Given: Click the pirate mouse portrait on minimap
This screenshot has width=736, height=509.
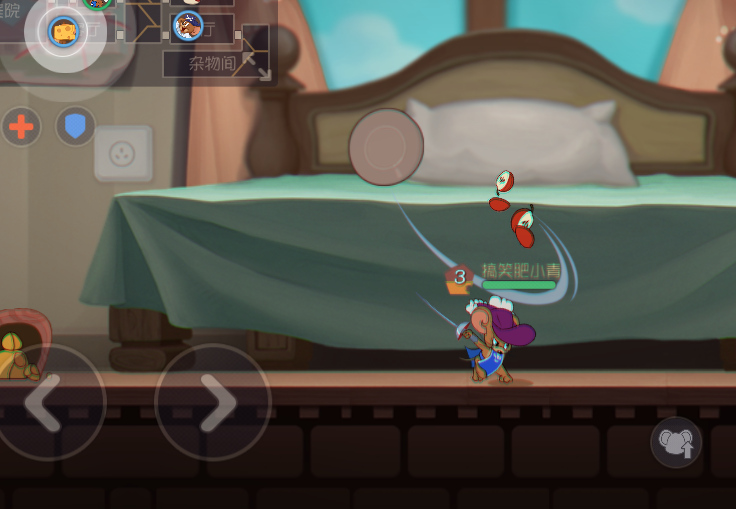Looking at the screenshot, I should point(188,25).
